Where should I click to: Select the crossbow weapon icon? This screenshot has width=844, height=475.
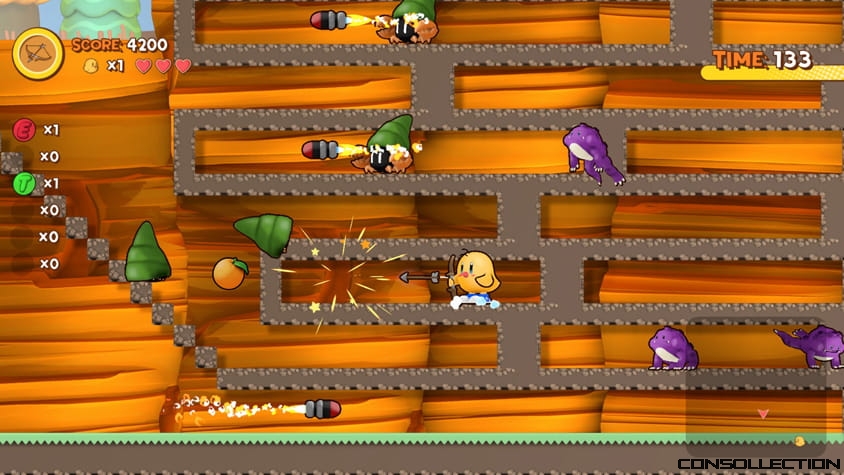(38, 53)
